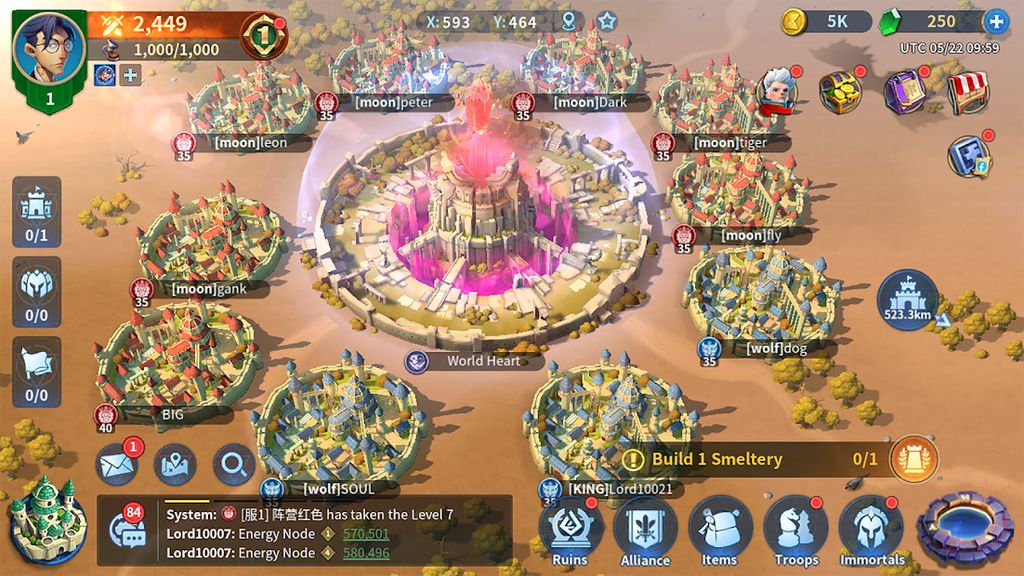Open the gold treasure chest icon
This screenshot has height=576, width=1024.
841,92
